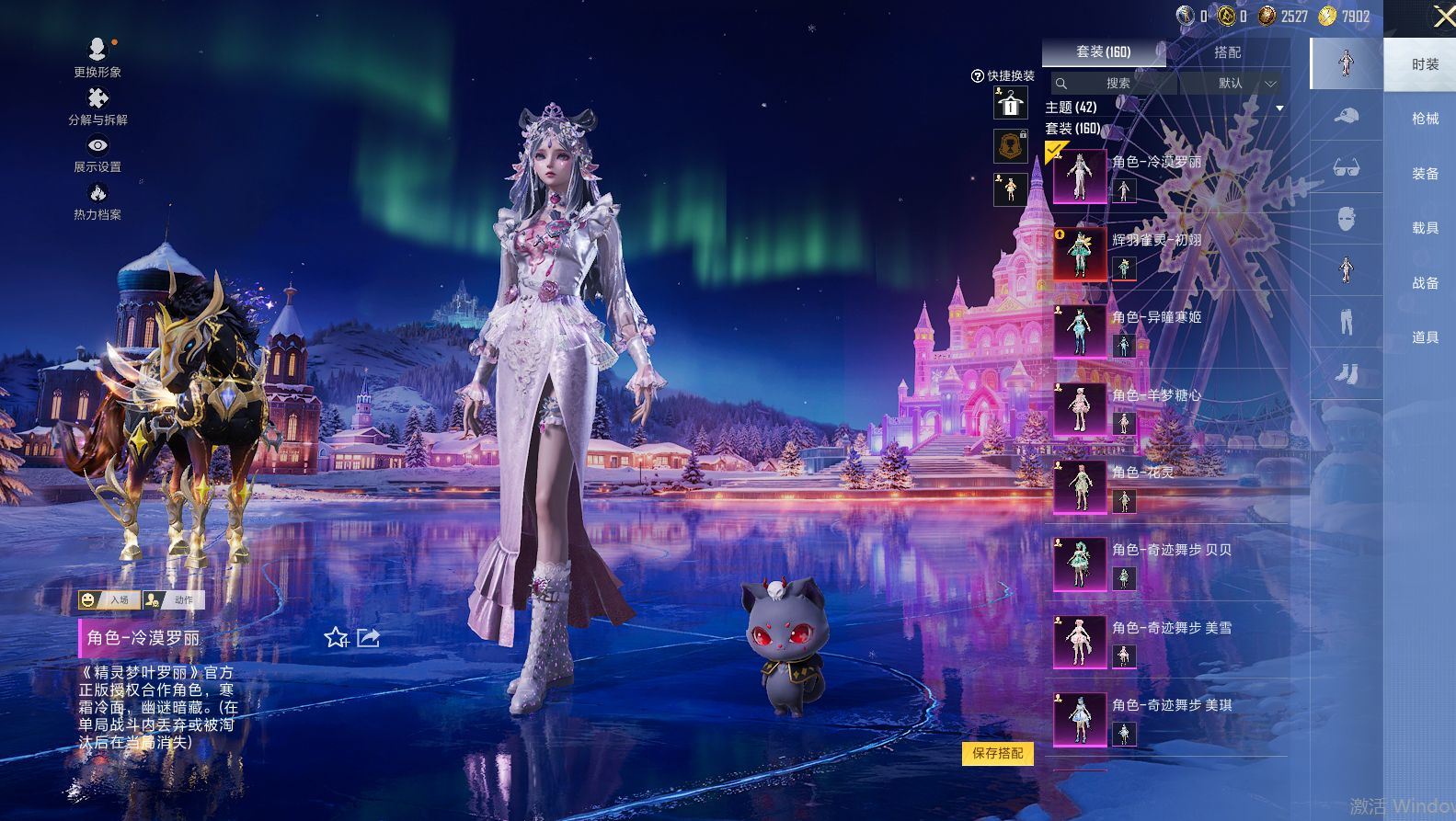Open 展示设置 display settings
1456x821 pixels.
pyautogui.click(x=97, y=152)
